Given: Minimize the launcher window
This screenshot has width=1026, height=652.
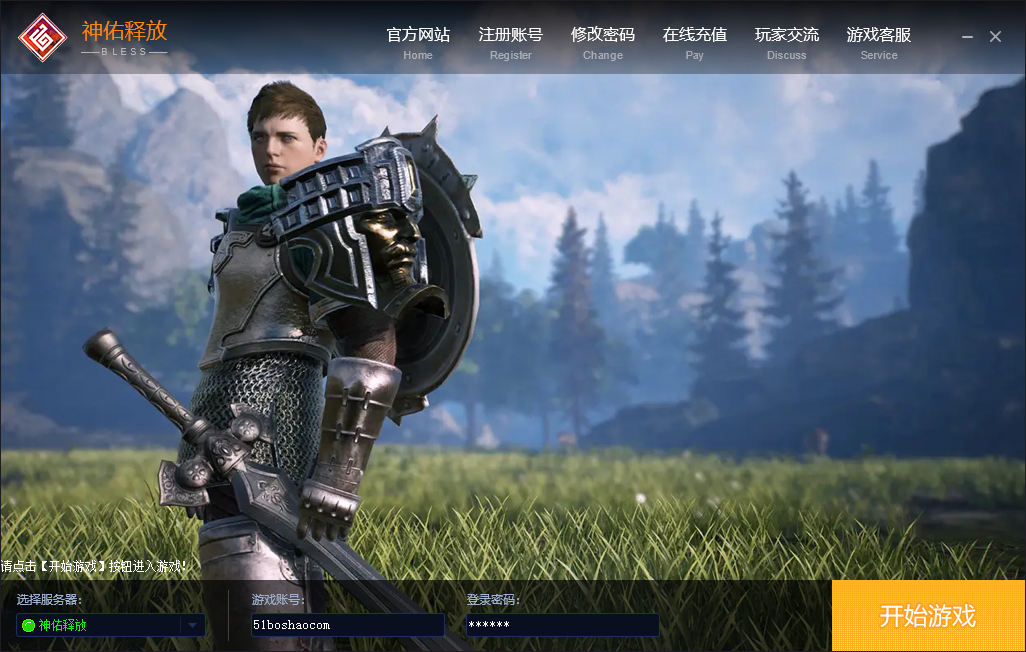Looking at the screenshot, I should [967, 37].
